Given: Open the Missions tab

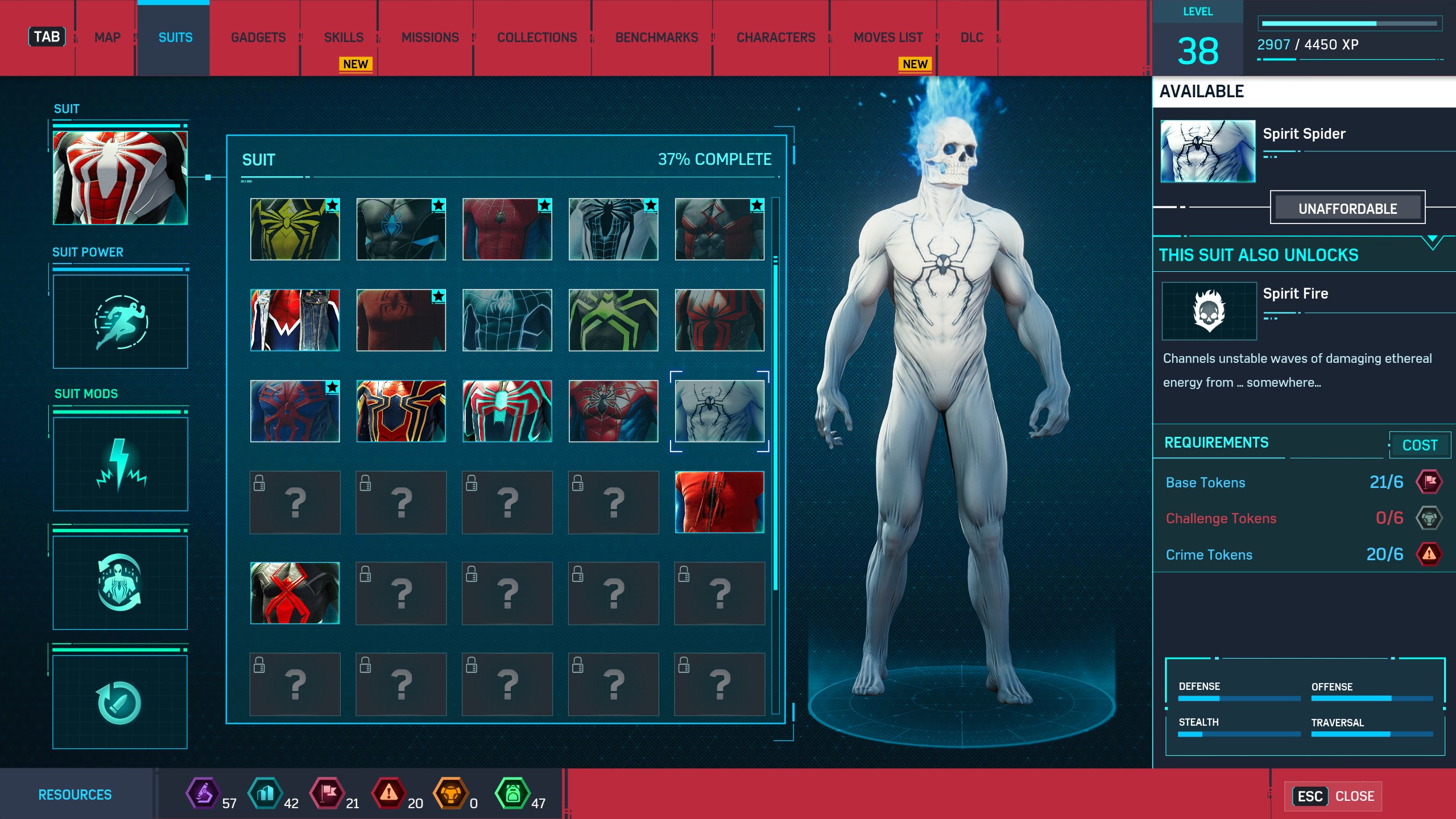Looking at the screenshot, I should pyautogui.click(x=430, y=38).
